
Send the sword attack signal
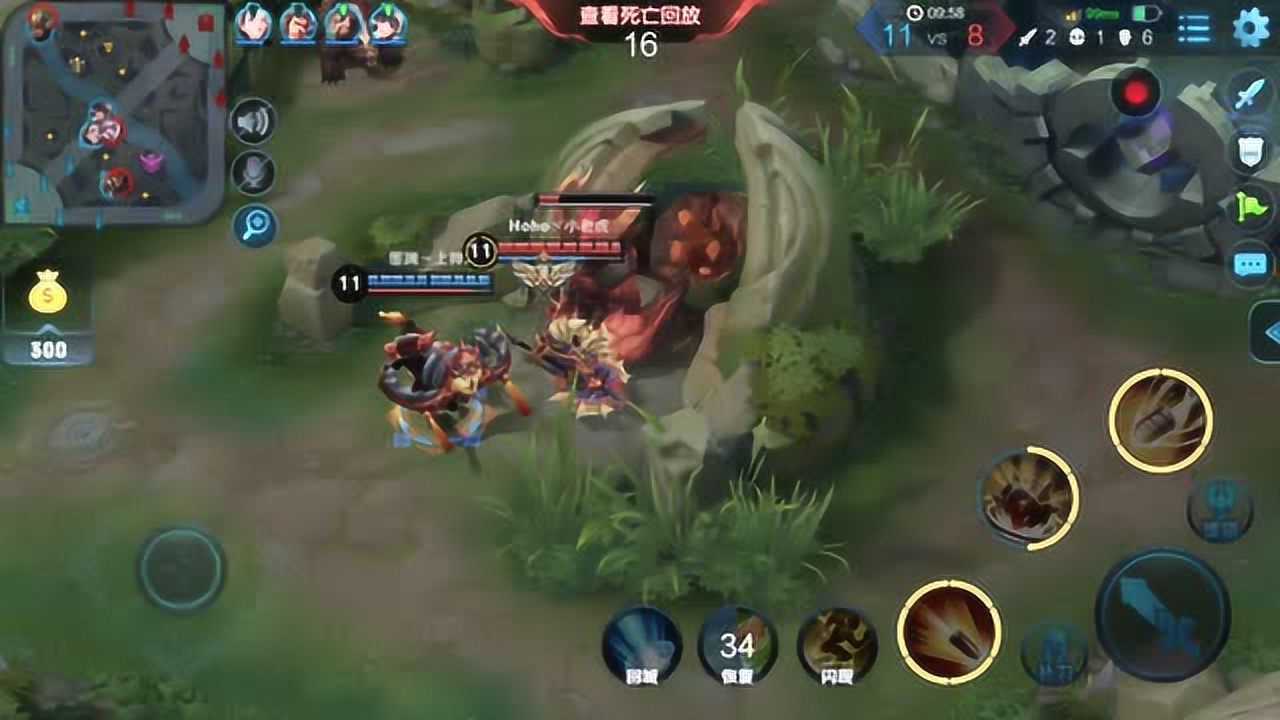coord(1250,95)
